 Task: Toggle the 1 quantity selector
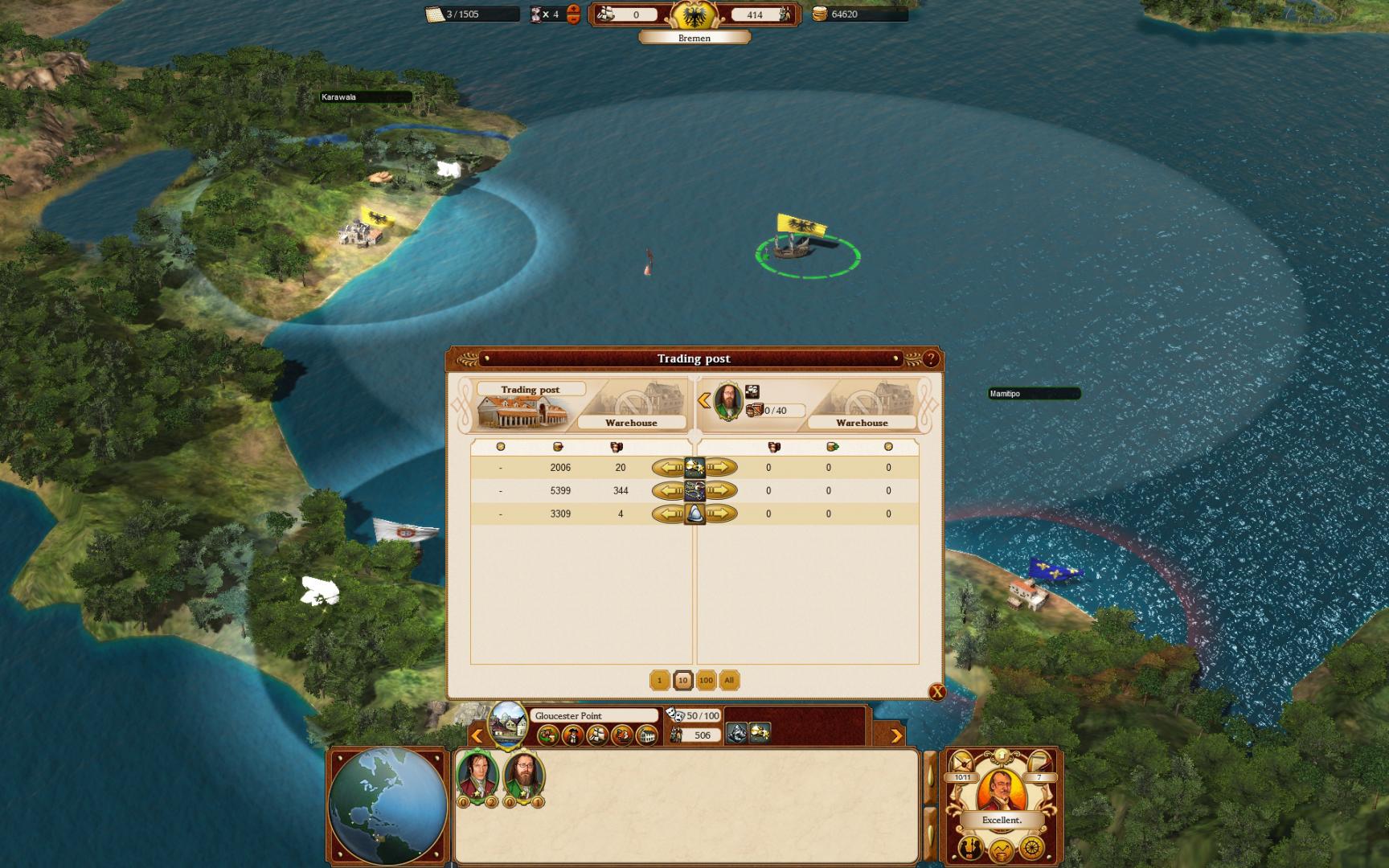tap(660, 680)
